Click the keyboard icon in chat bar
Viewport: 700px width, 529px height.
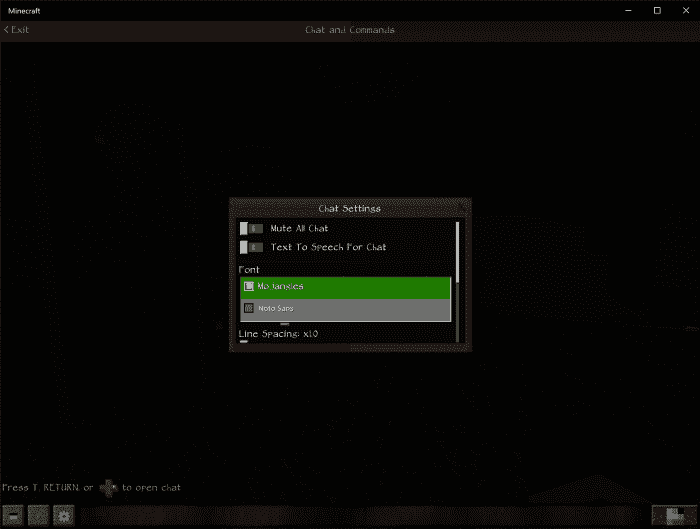tap(14, 516)
